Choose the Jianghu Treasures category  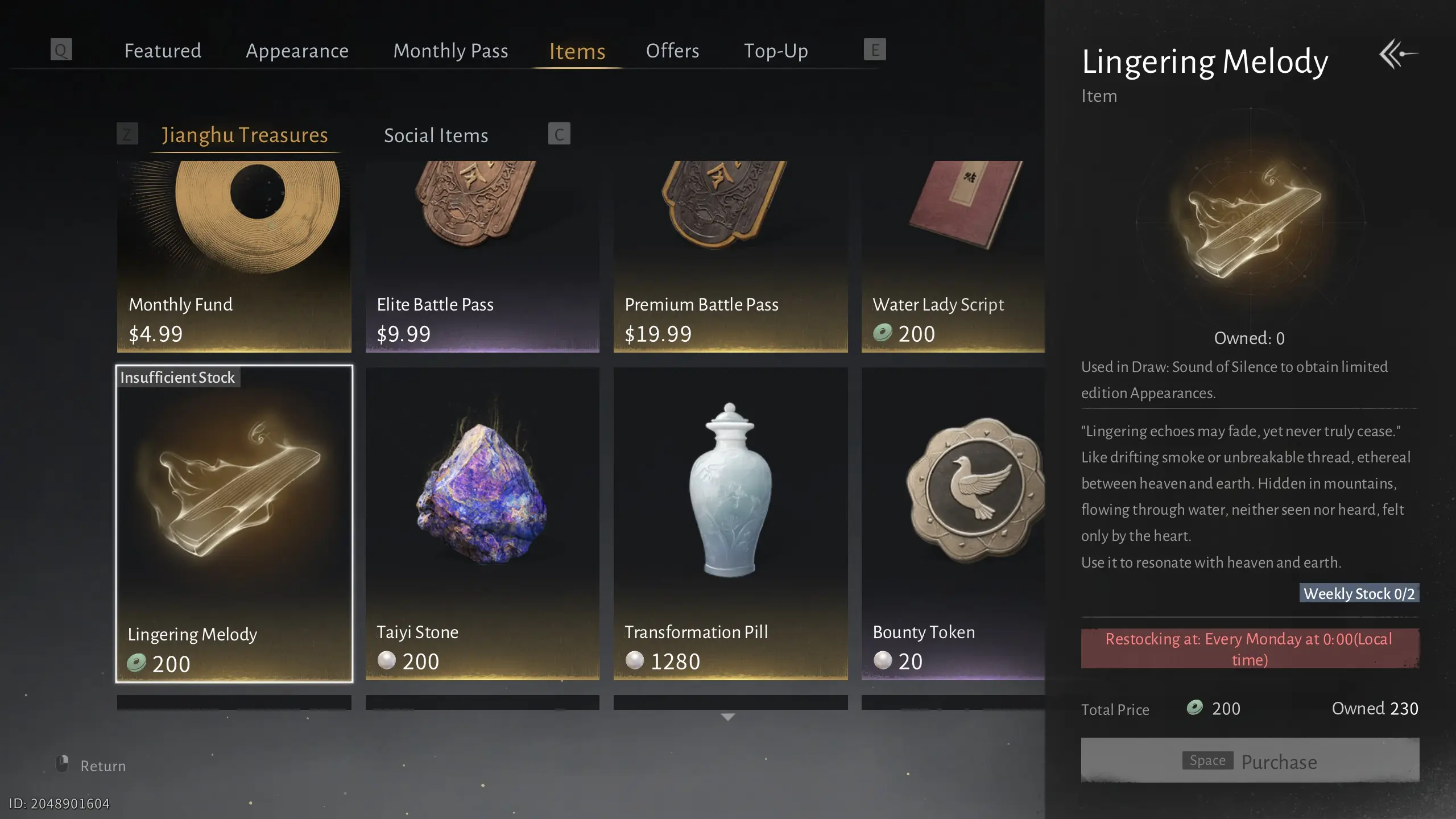click(x=245, y=135)
